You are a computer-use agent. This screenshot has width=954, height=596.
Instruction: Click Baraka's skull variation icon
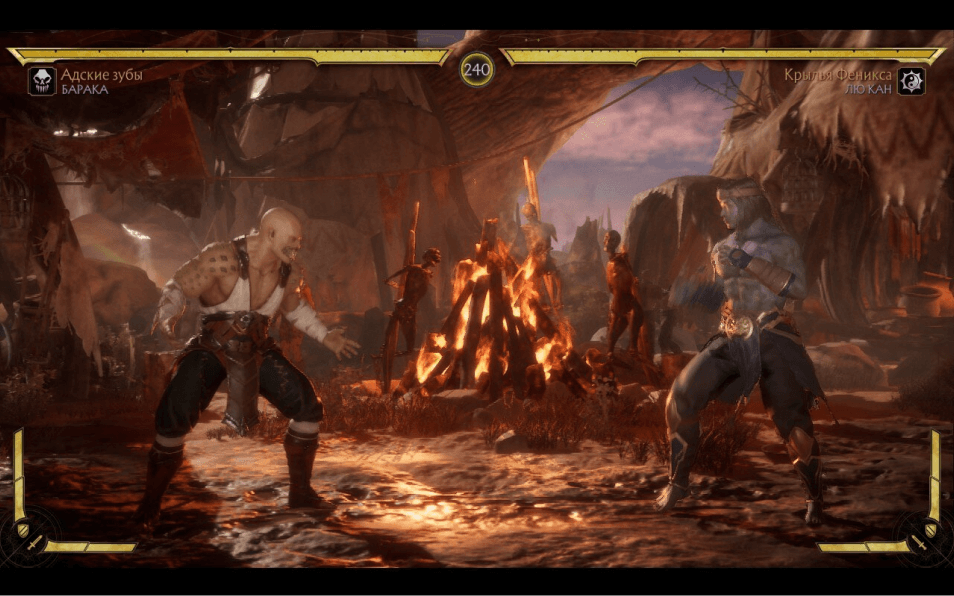pos(42,81)
